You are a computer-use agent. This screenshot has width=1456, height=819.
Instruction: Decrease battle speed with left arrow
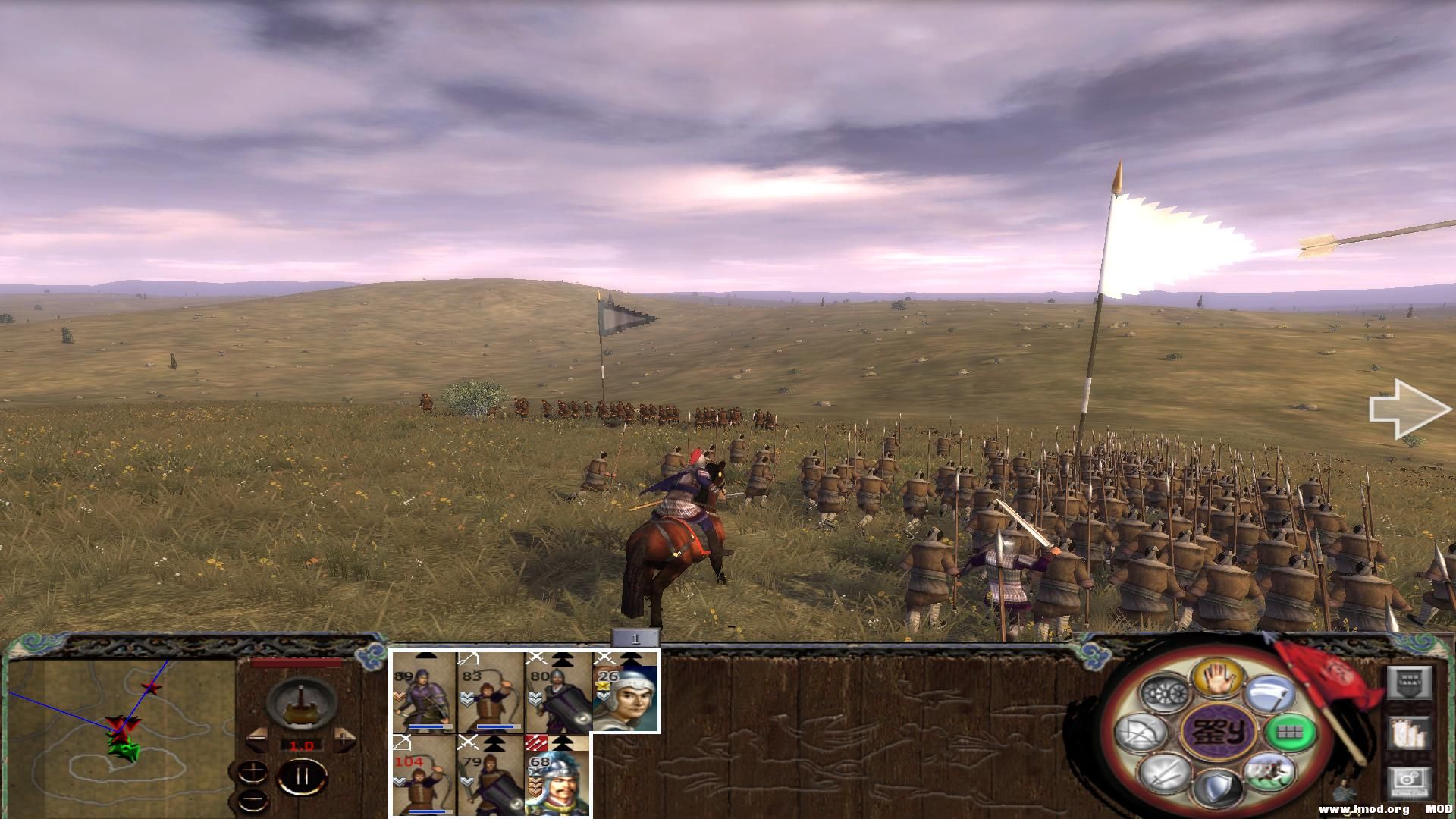pyautogui.click(x=258, y=738)
